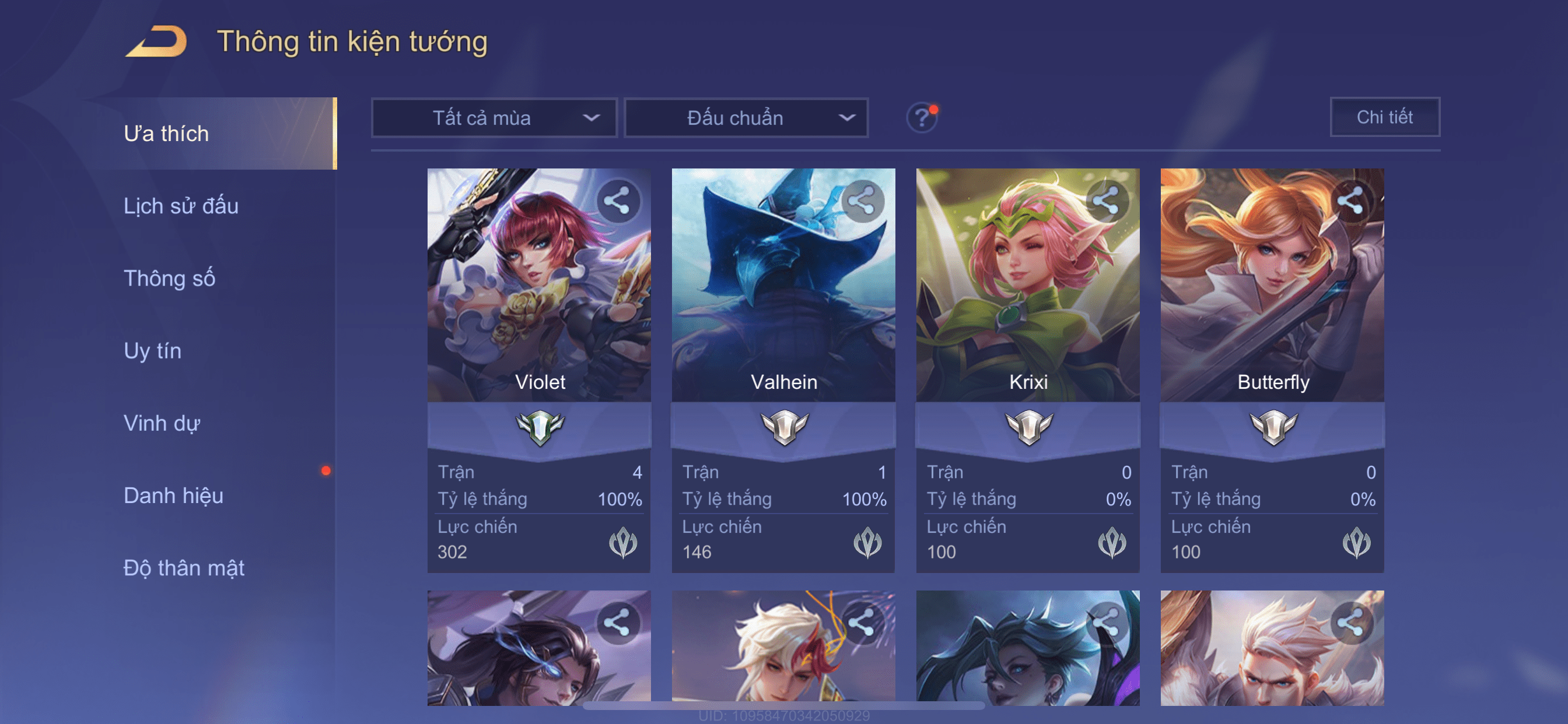The height and width of the screenshot is (724, 1568).
Task: Open the Chi tiết details button
Action: point(1384,117)
